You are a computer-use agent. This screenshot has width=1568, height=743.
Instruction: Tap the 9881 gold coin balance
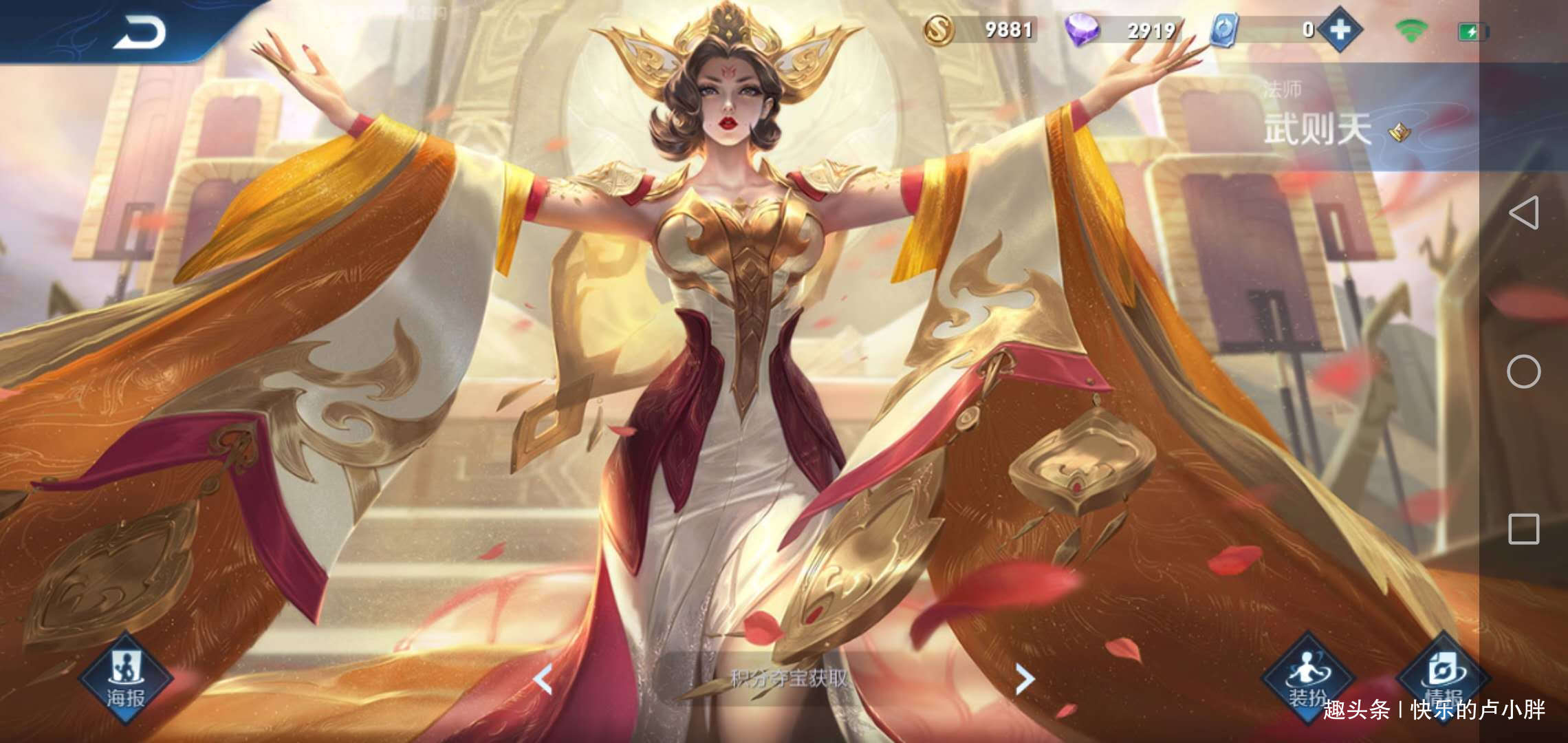1009,30
